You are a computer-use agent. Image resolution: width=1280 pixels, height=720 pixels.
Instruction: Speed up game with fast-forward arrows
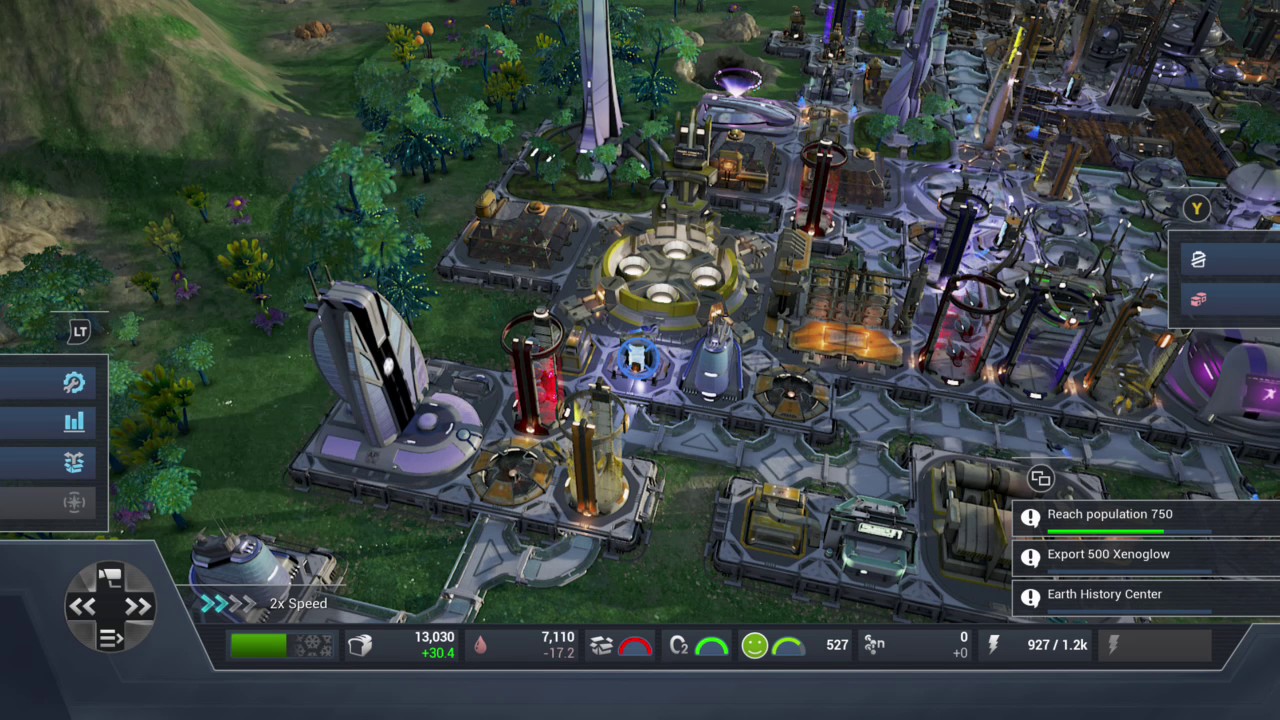138,606
